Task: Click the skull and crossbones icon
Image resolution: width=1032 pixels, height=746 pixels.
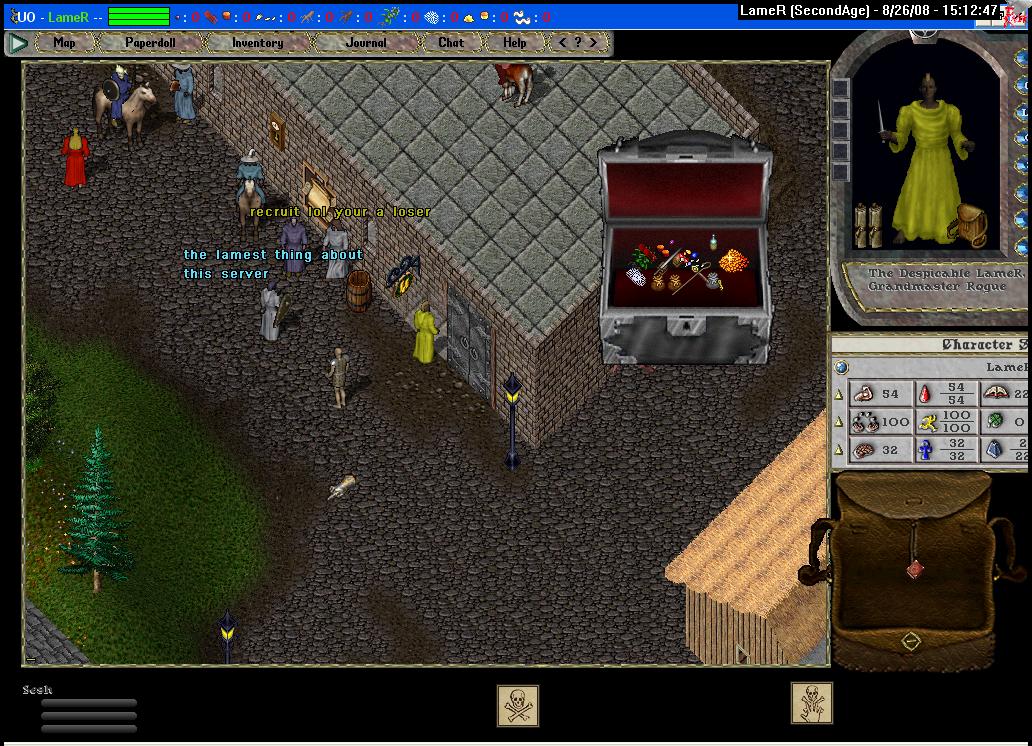Action: pos(518,705)
